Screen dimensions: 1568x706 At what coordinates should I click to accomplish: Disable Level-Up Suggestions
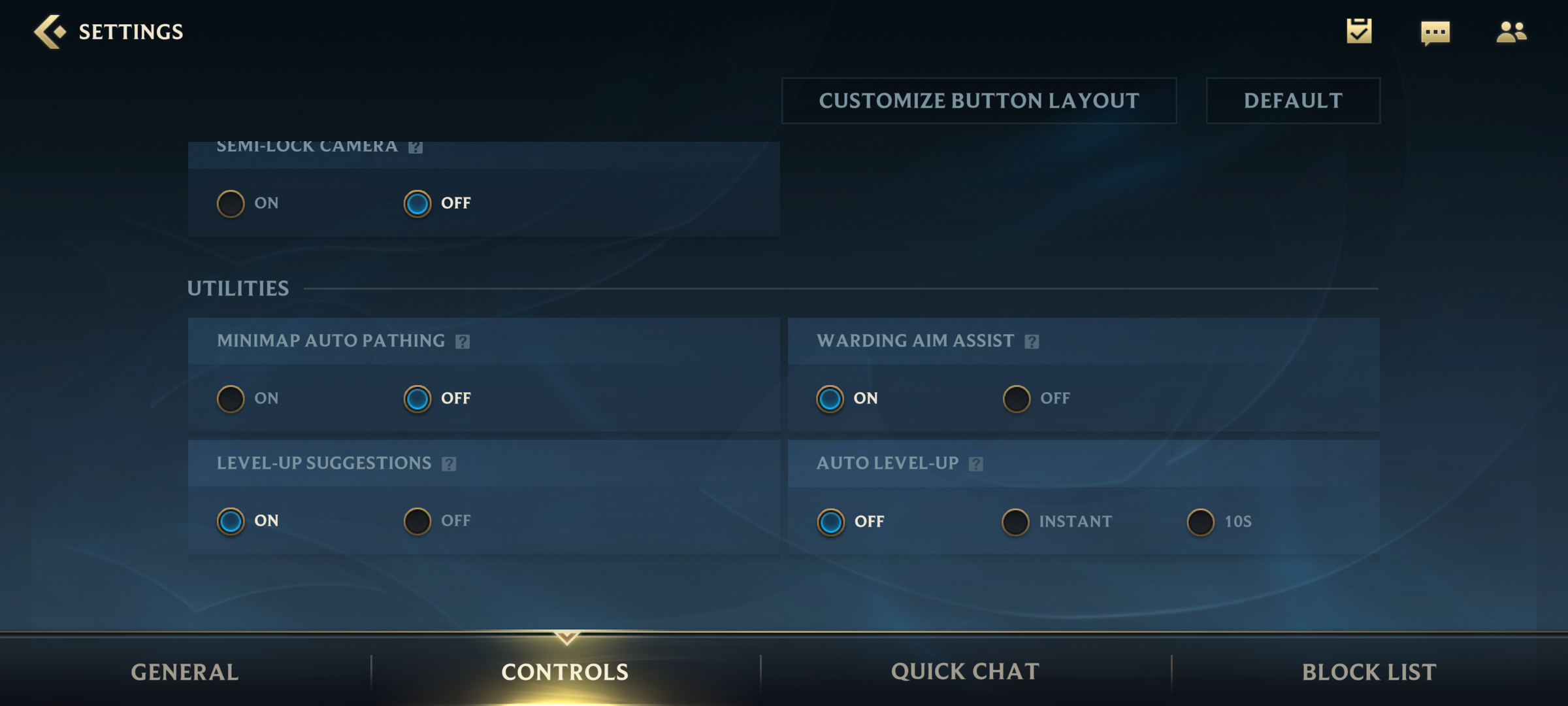(x=417, y=520)
